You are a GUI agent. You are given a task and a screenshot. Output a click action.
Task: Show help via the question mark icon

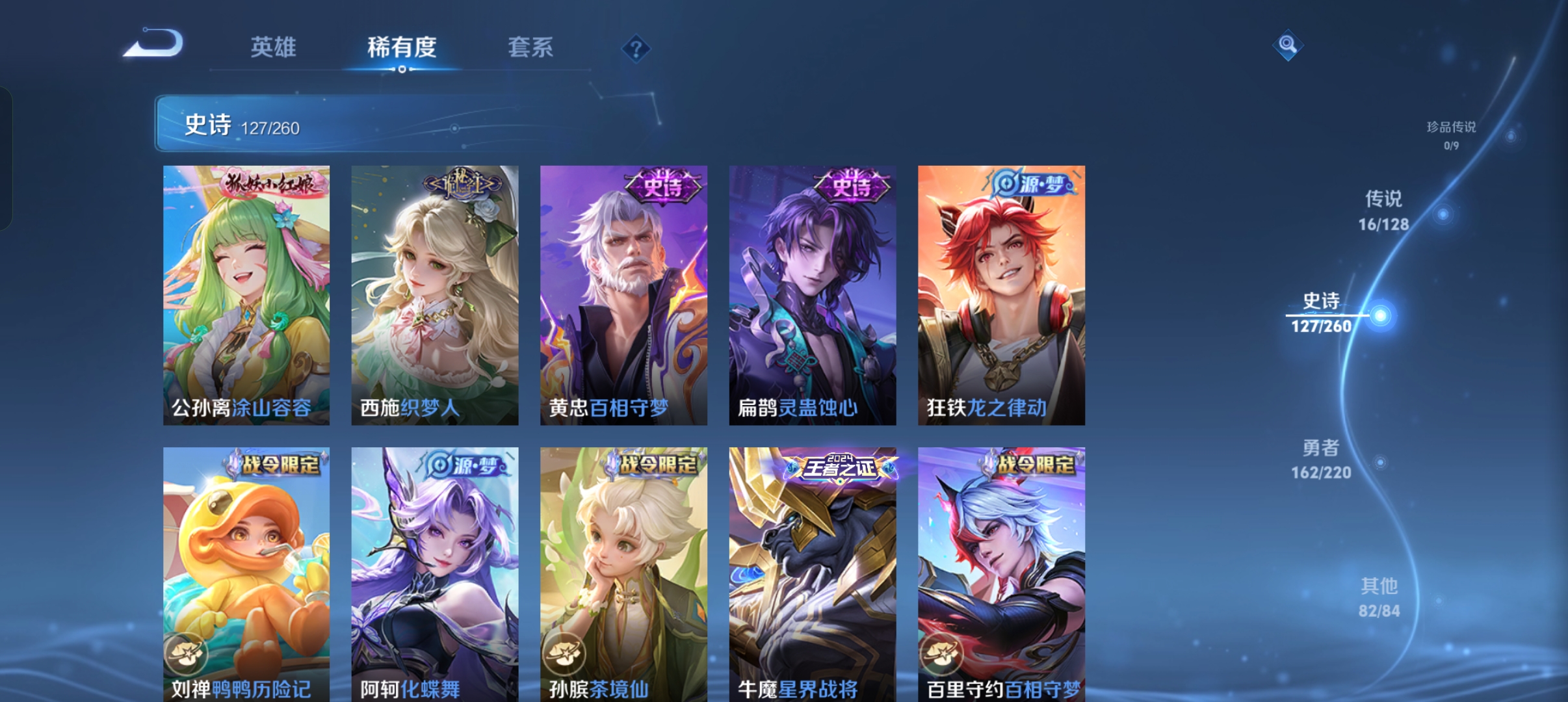point(636,49)
